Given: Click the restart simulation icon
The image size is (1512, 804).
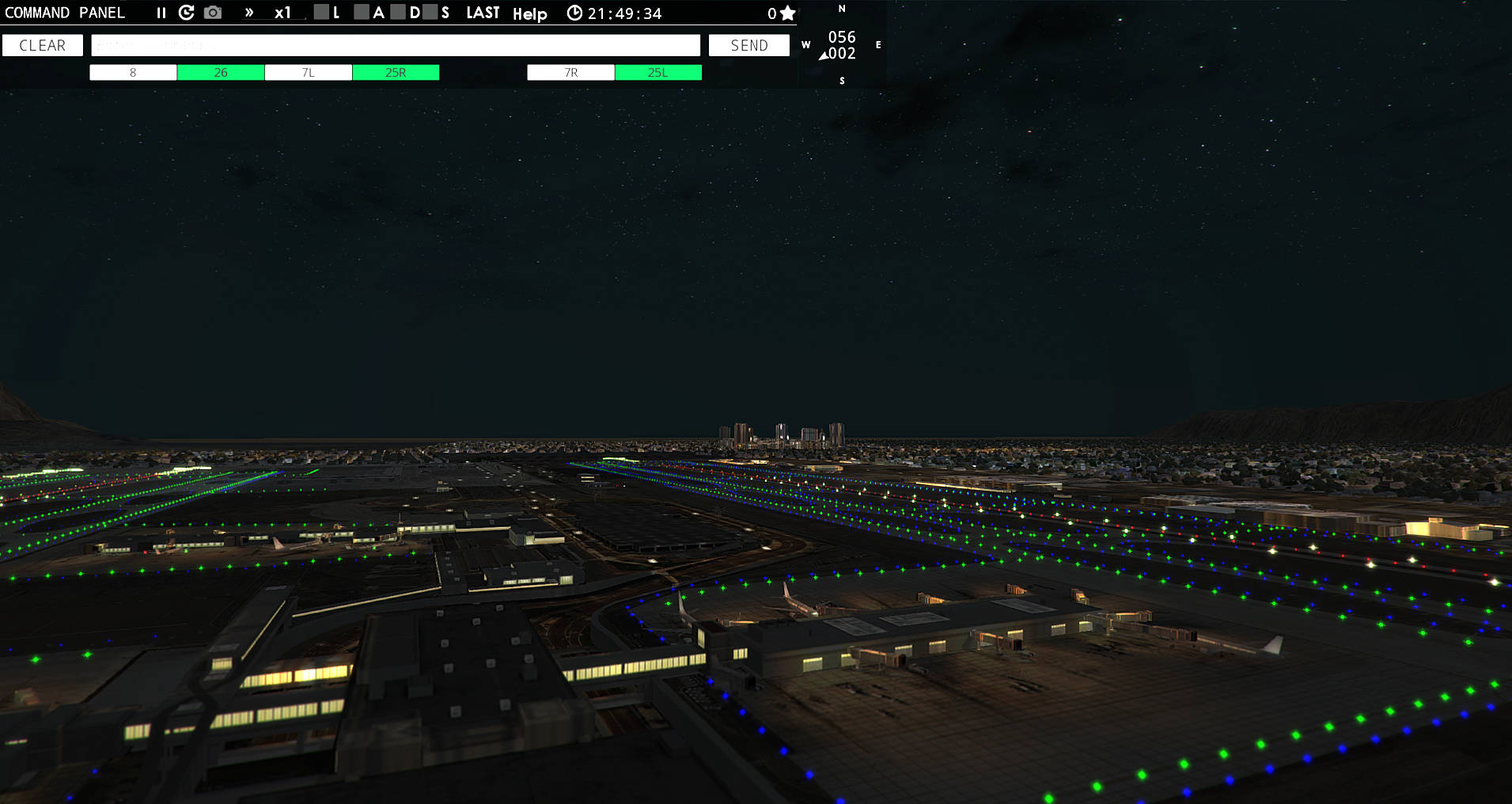Looking at the screenshot, I should (x=187, y=13).
